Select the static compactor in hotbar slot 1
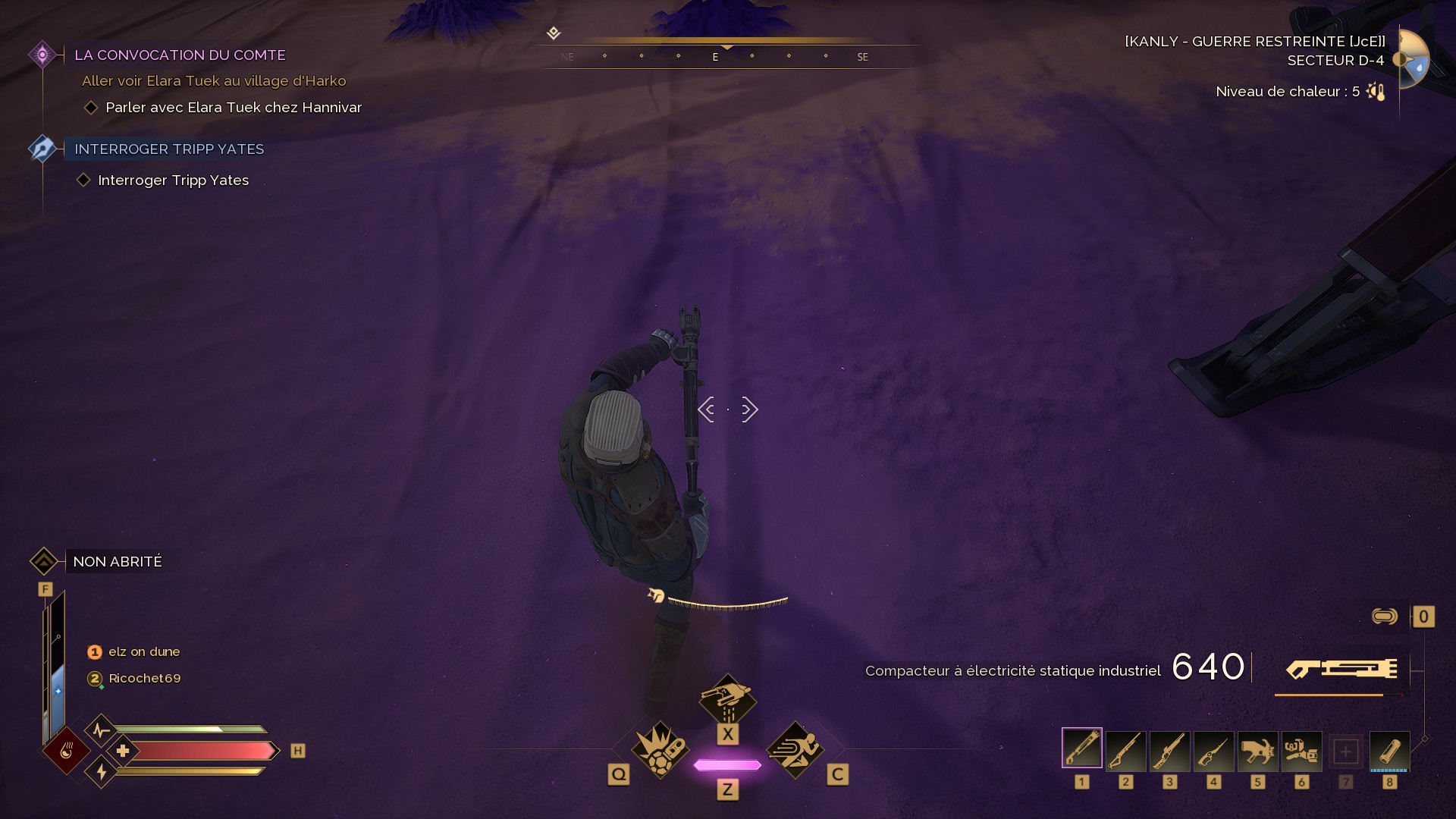Screen dimensions: 1456x819 point(1081,748)
